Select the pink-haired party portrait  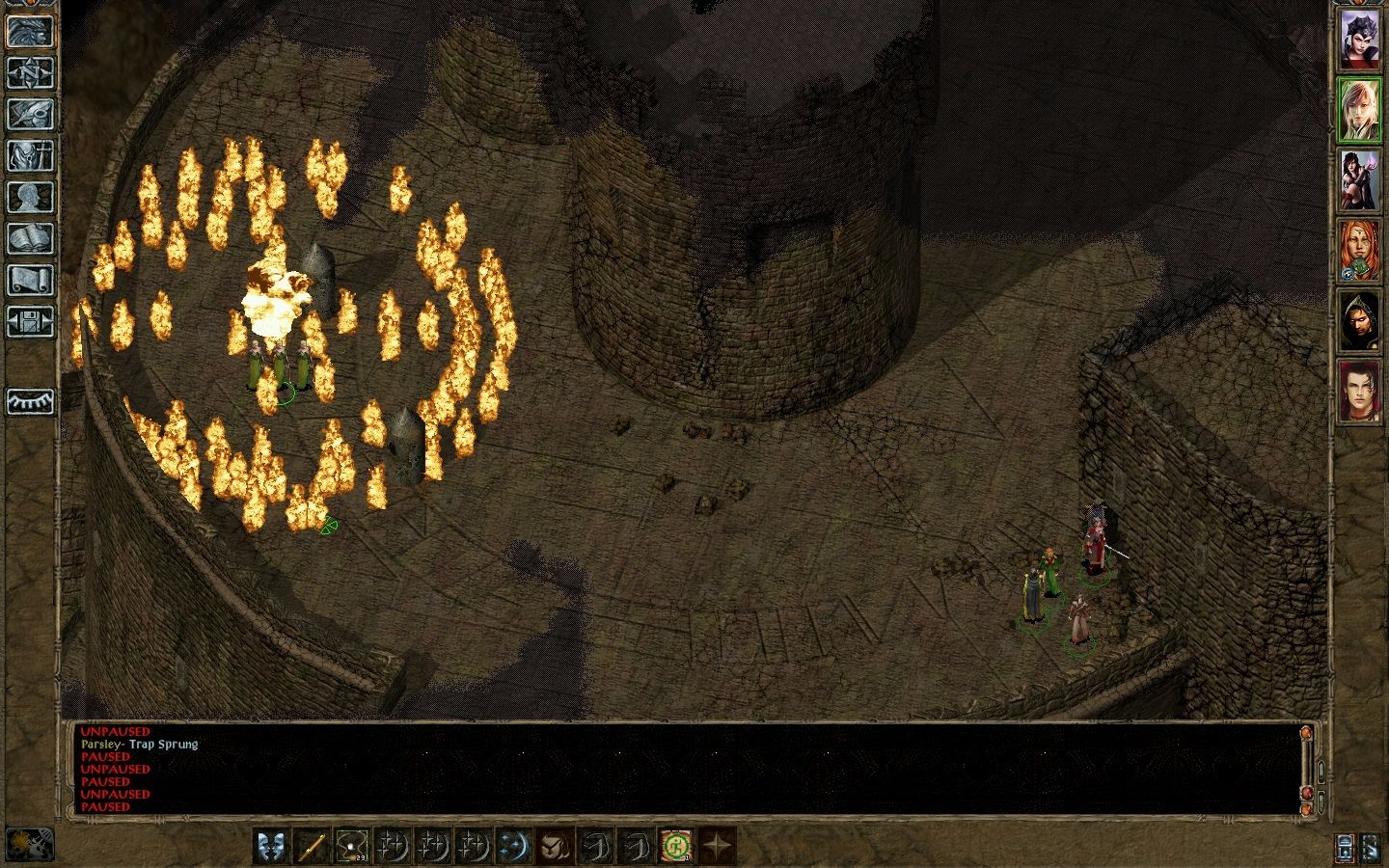click(1359, 110)
